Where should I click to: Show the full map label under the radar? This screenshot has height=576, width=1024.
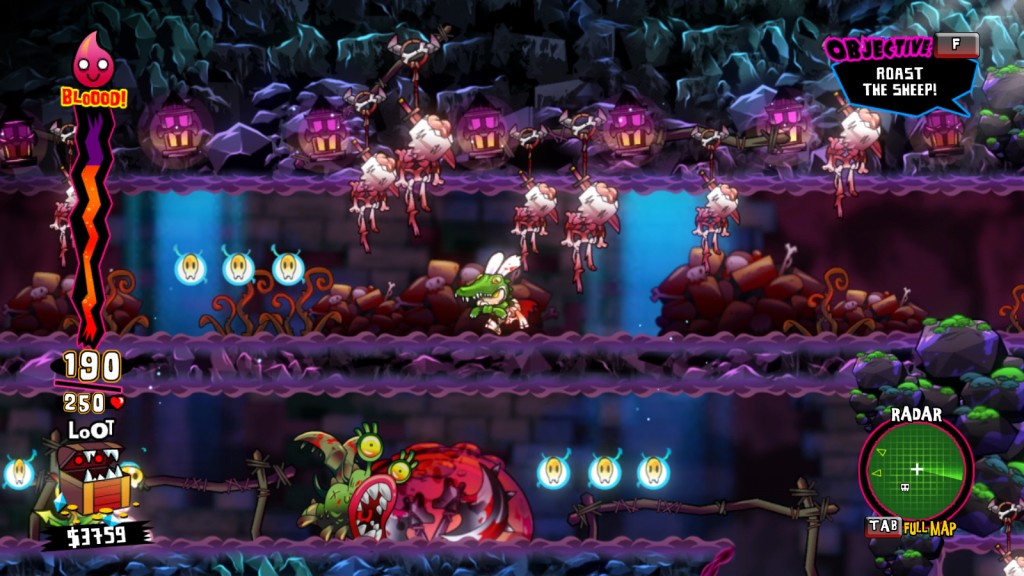[930, 528]
